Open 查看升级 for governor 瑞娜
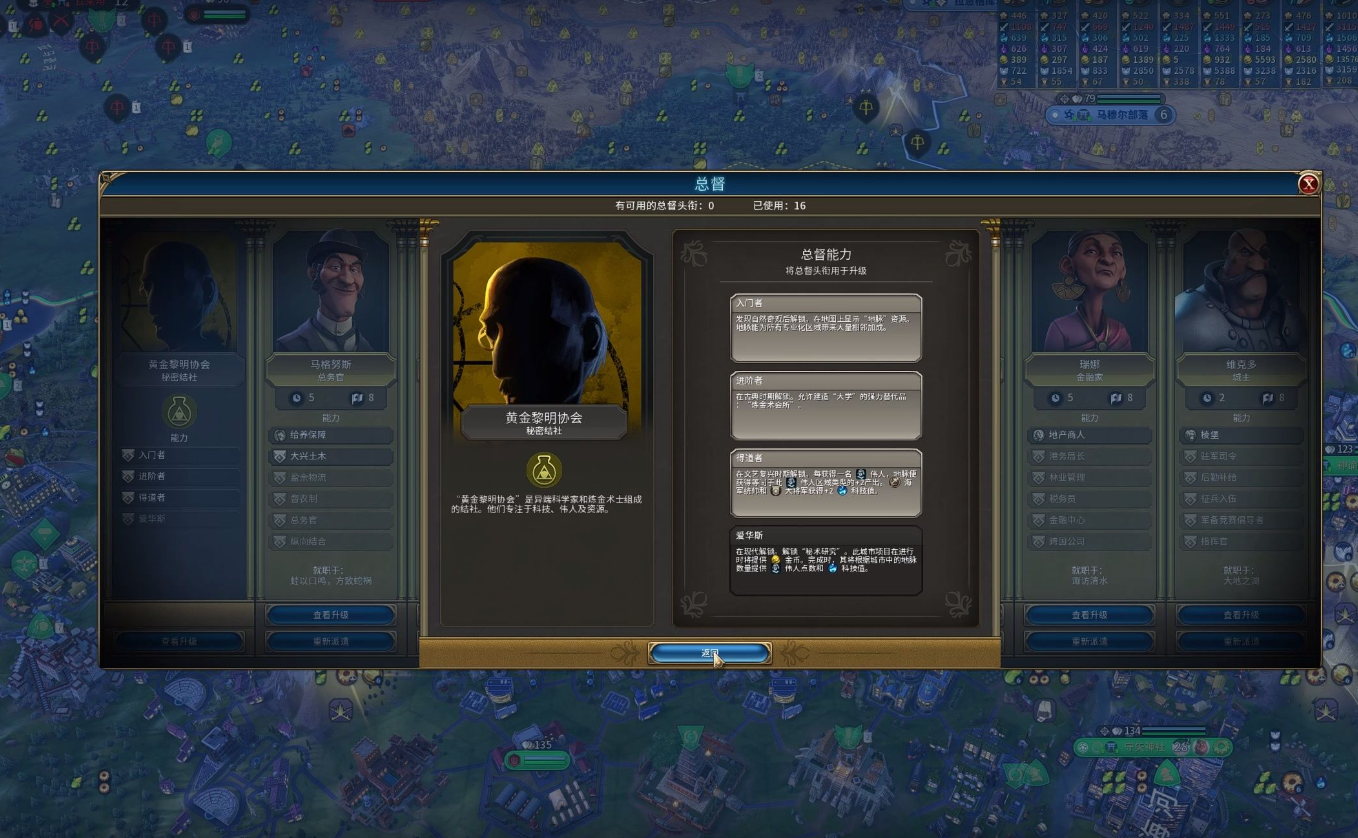1358x838 pixels. (1089, 614)
